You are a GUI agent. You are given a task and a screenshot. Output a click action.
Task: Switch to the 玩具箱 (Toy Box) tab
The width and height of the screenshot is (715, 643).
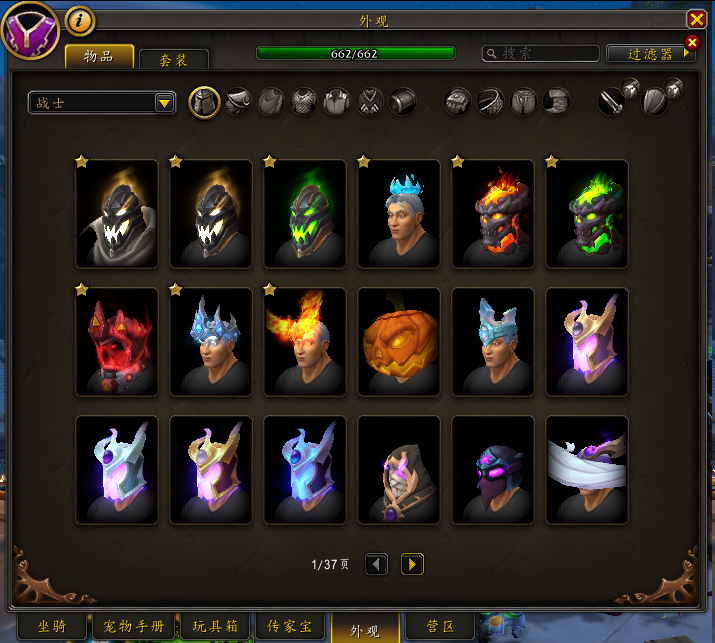coord(216,627)
